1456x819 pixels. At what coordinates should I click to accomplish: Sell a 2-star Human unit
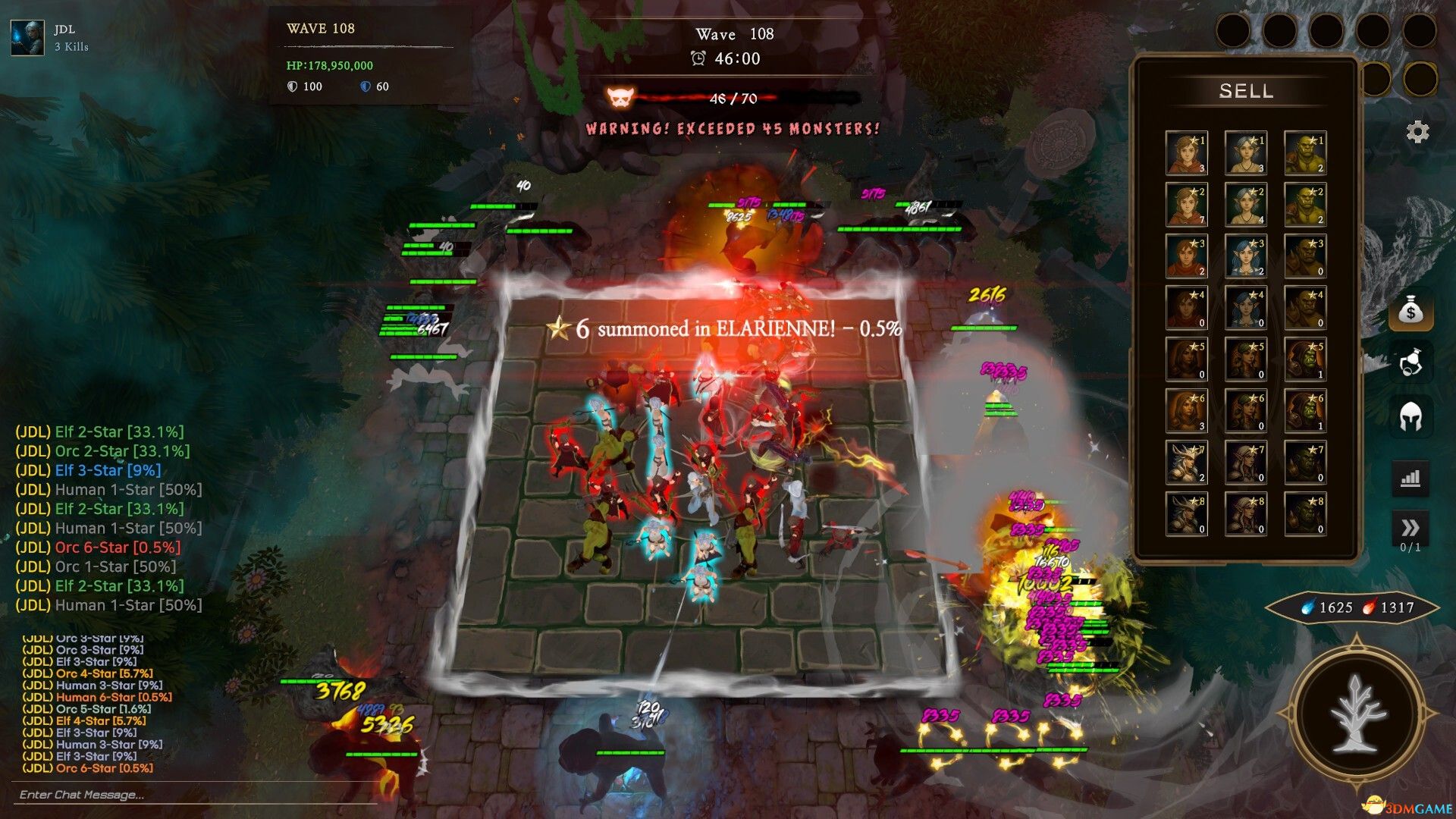1186,205
